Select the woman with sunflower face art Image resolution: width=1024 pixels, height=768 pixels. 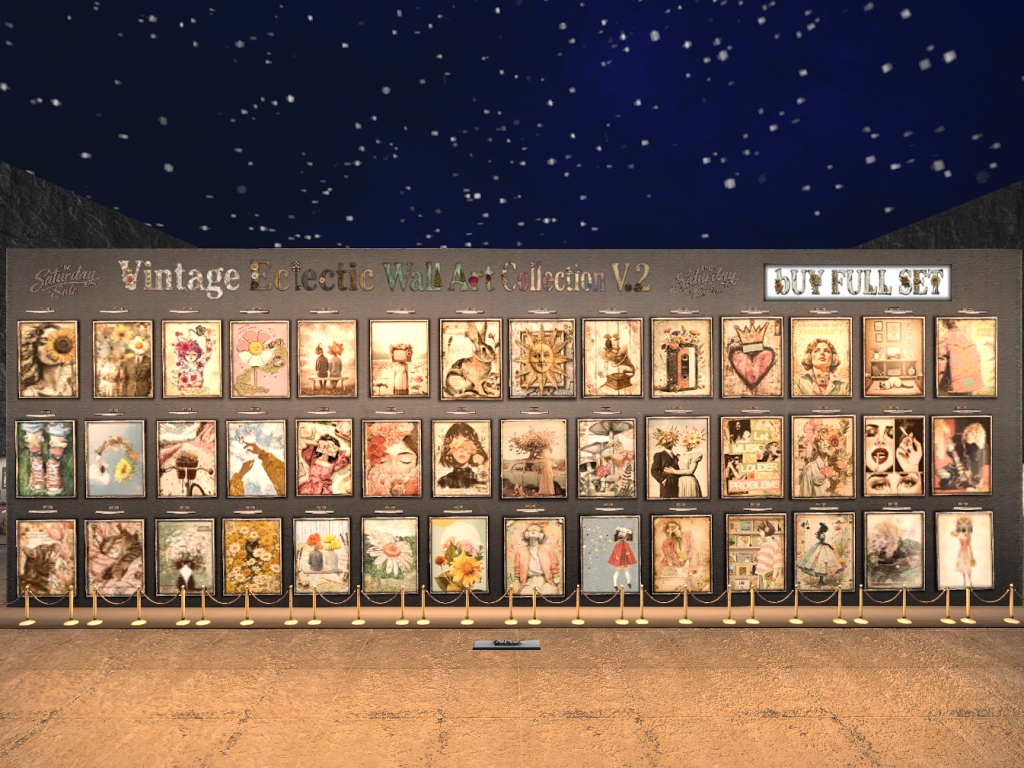click(x=48, y=359)
